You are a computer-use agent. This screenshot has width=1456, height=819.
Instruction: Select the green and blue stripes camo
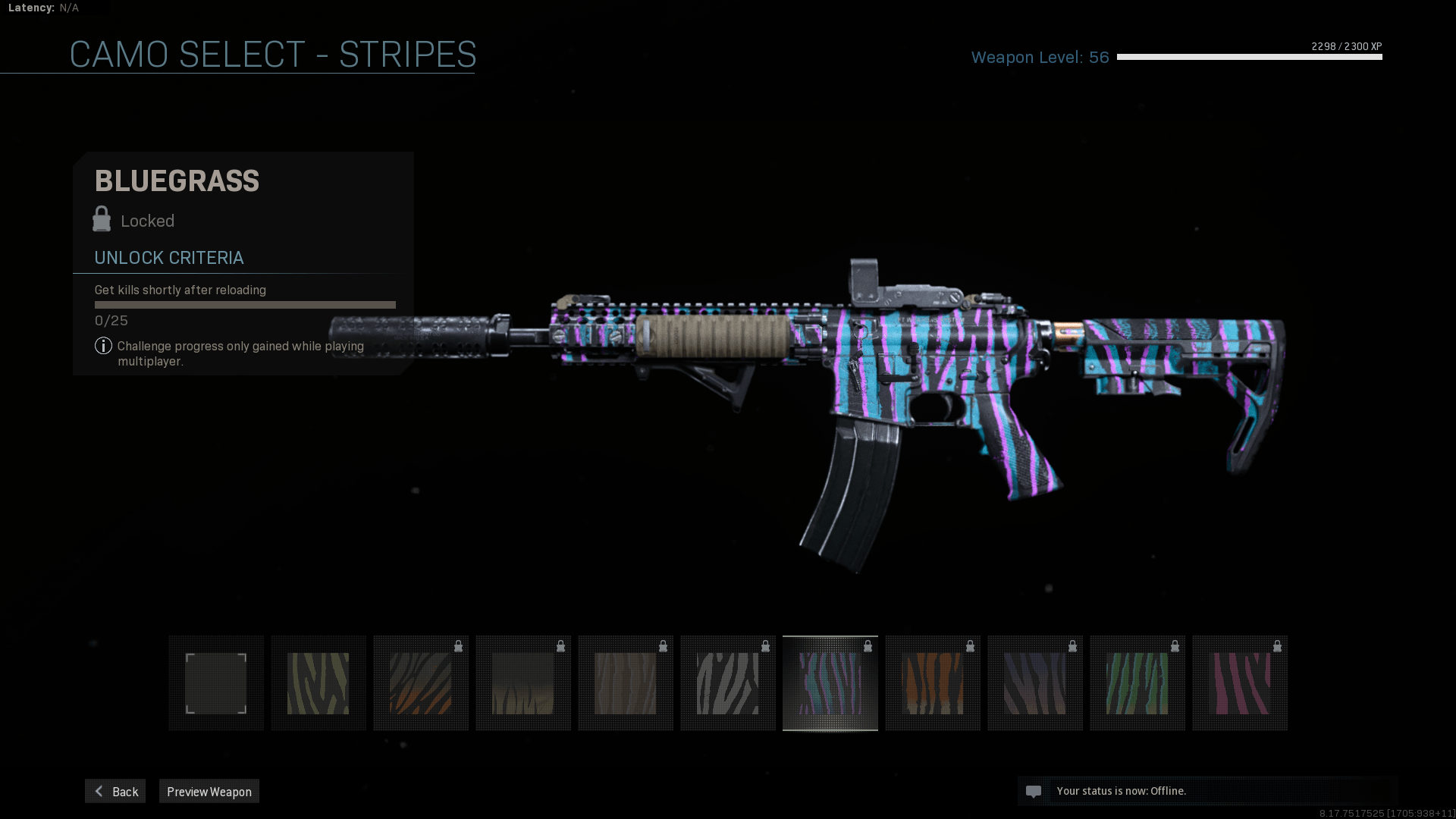click(1137, 683)
